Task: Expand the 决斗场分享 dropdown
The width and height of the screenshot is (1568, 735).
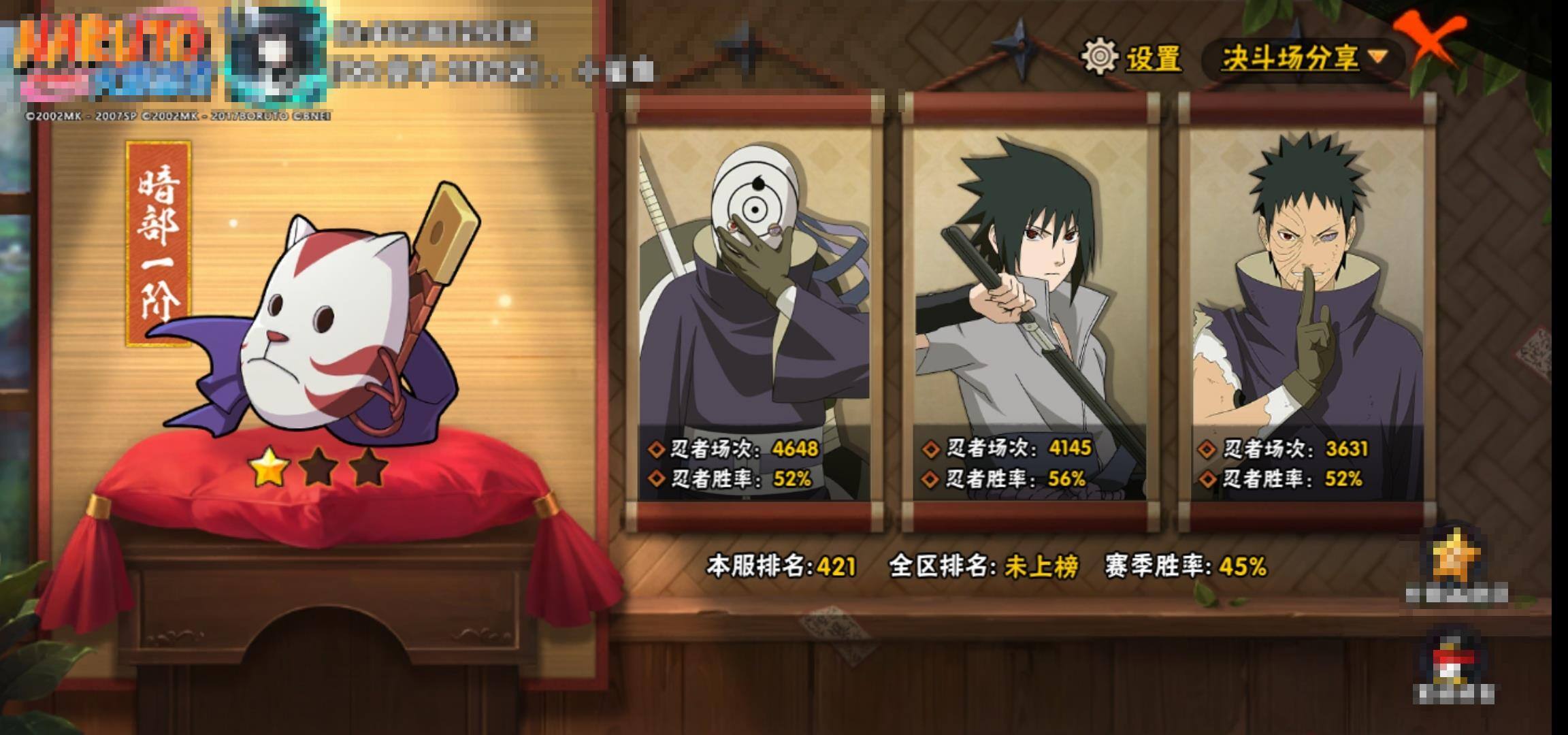Action: click(1303, 59)
